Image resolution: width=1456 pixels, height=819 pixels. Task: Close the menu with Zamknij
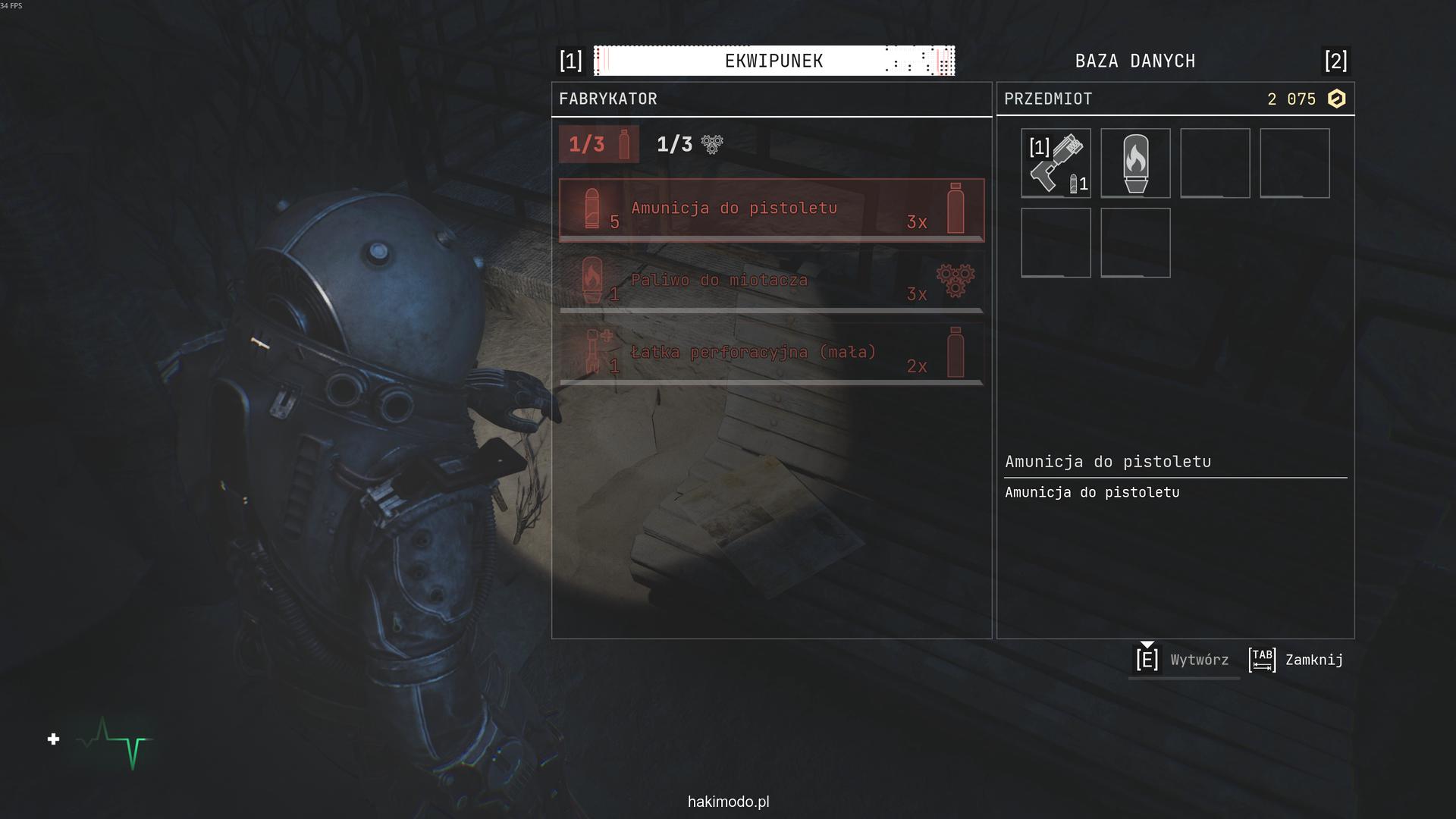click(x=1297, y=660)
